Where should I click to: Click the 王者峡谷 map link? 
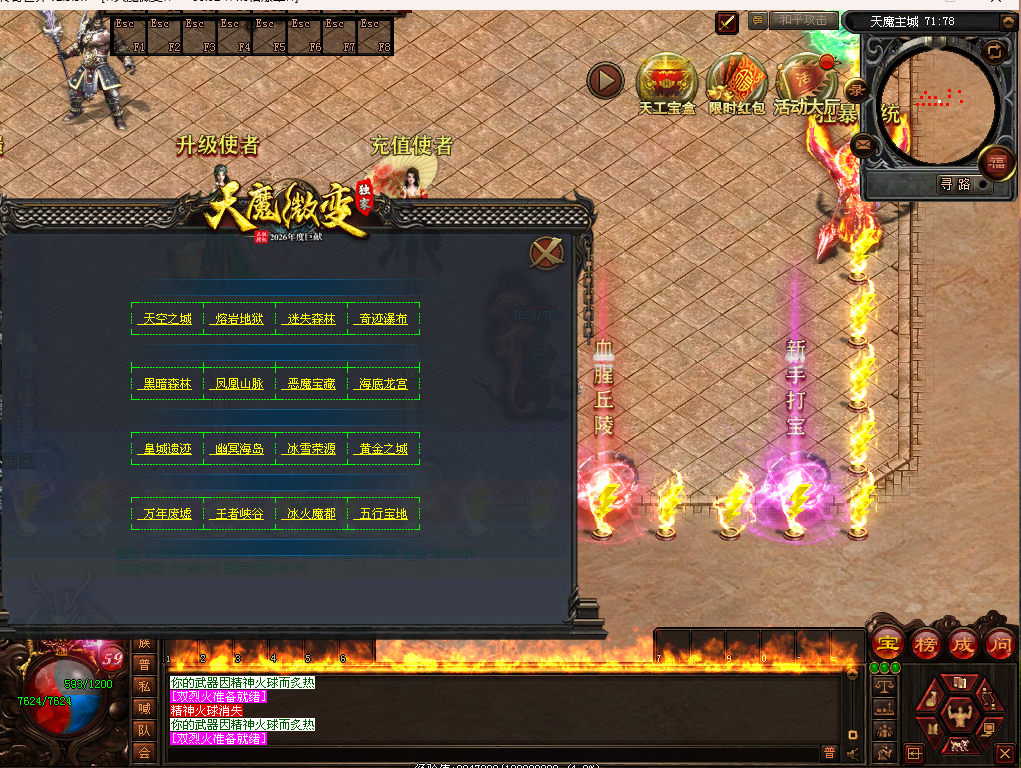coord(239,514)
